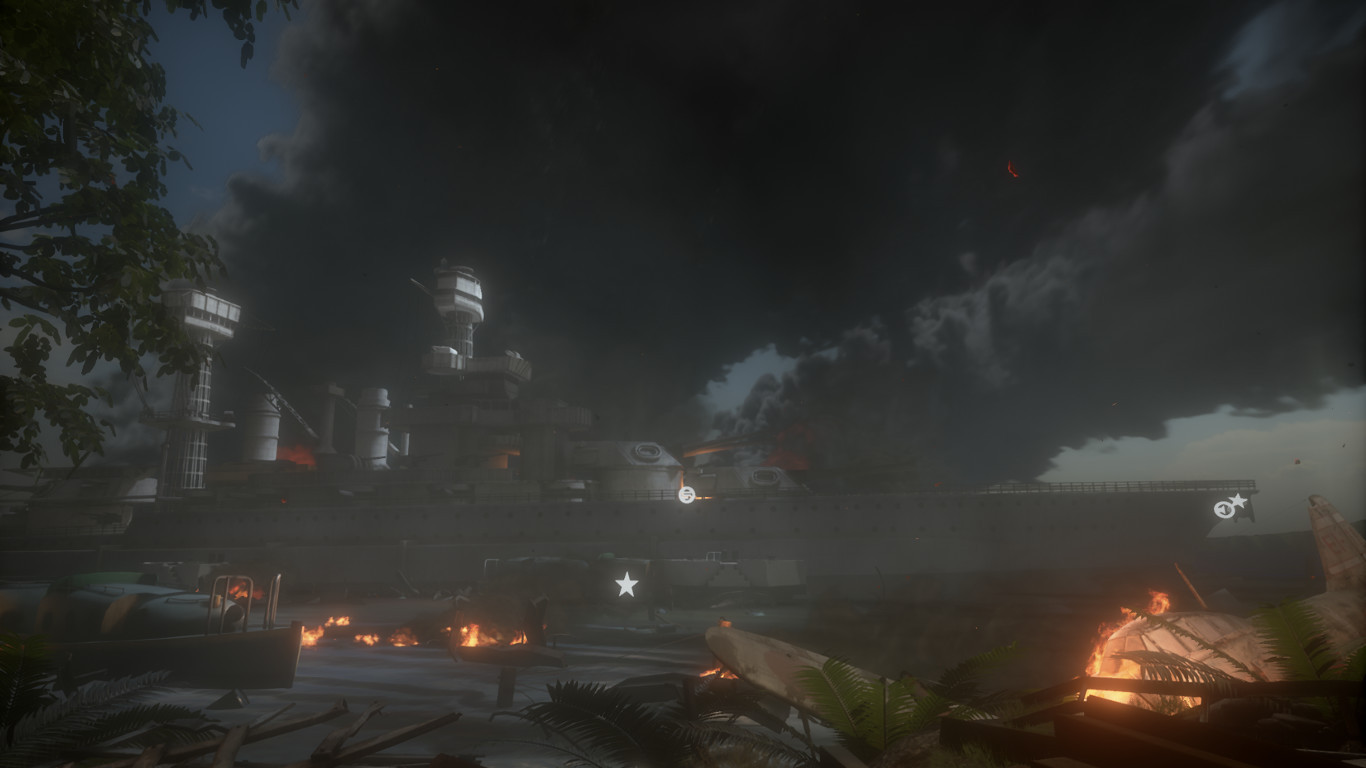Toggle the star collectible near the lifeboat deck
This screenshot has height=768, width=1366.
[x=627, y=583]
